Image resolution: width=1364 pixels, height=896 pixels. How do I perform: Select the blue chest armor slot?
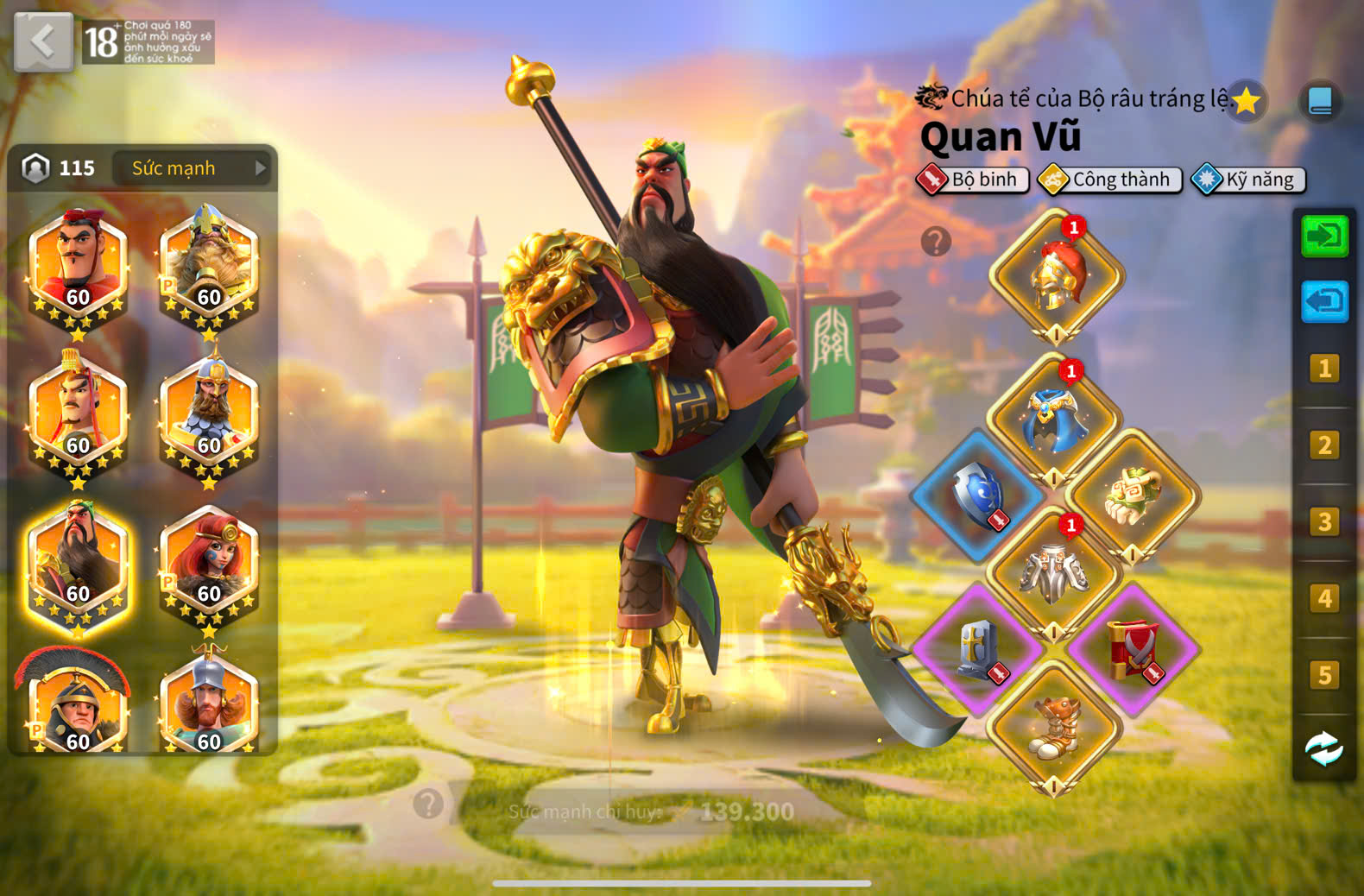click(1054, 421)
